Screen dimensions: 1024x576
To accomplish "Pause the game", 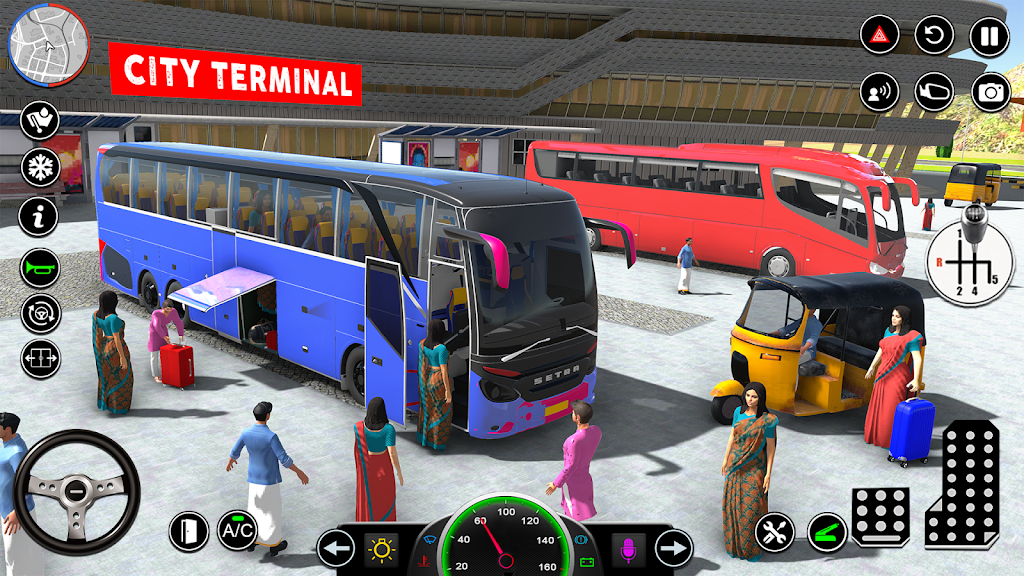I will pyautogui.click(x=989, y=38).
